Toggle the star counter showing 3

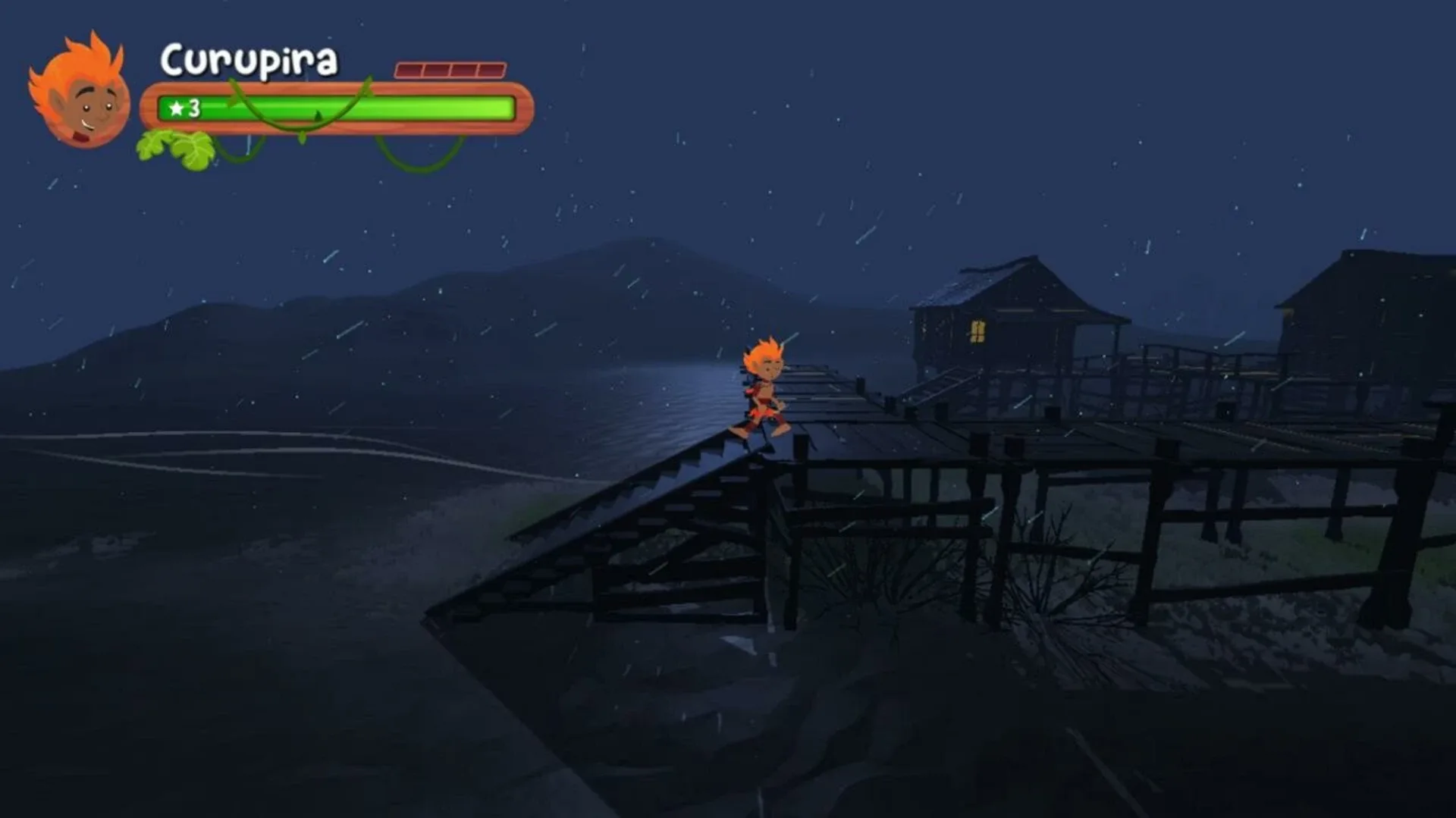pyautogui.click(x=184, y=108)
